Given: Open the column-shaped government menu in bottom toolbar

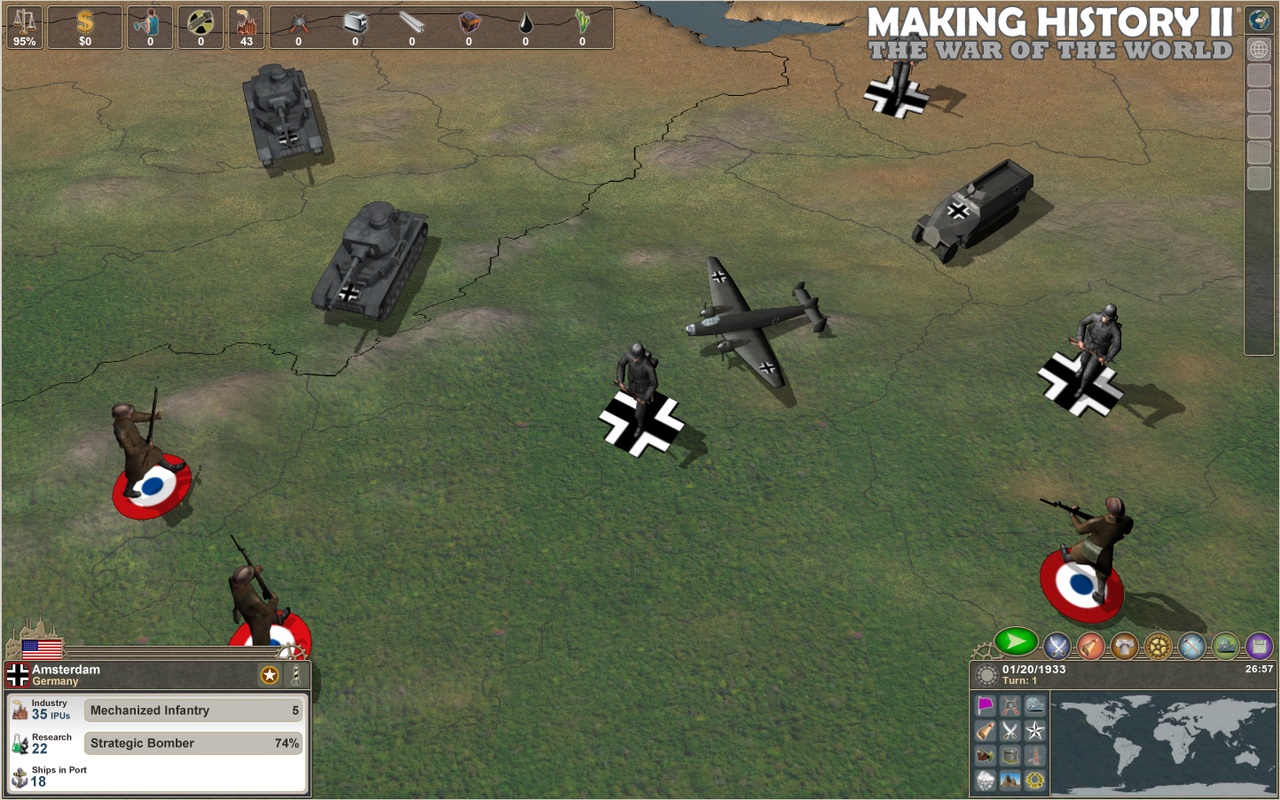Looking at the screenshot, I should point(1124,648).
